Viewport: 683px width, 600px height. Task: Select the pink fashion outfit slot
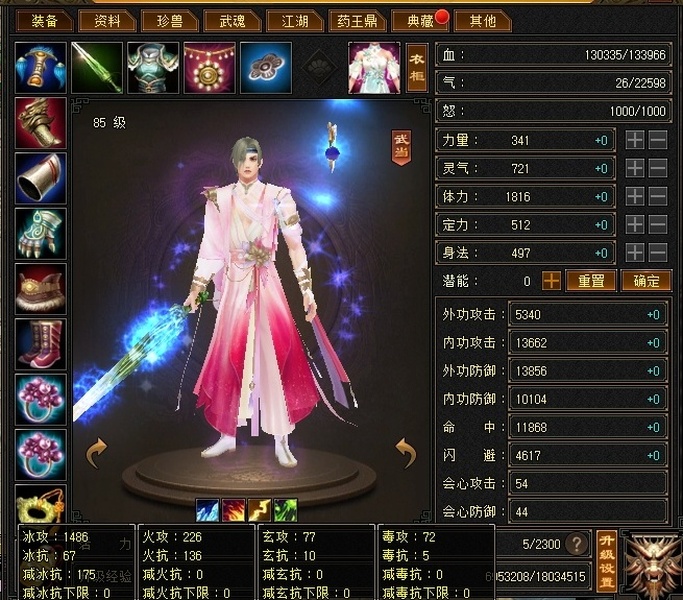(x=373, y=67)
